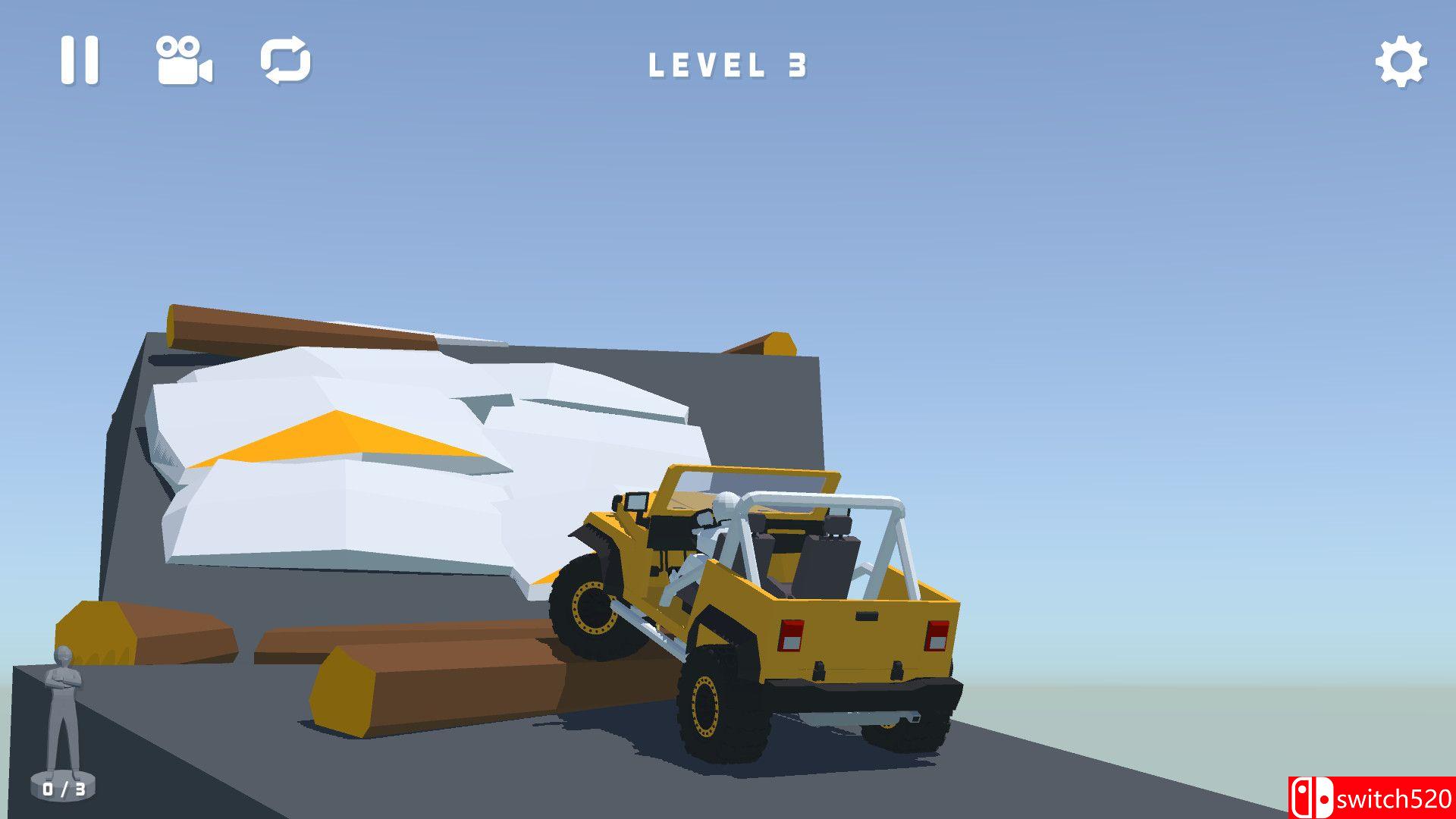Click the jeep's front tire on the log
Screen dimensions: 1456x819
pyautogui.click(x=591, y=607)
